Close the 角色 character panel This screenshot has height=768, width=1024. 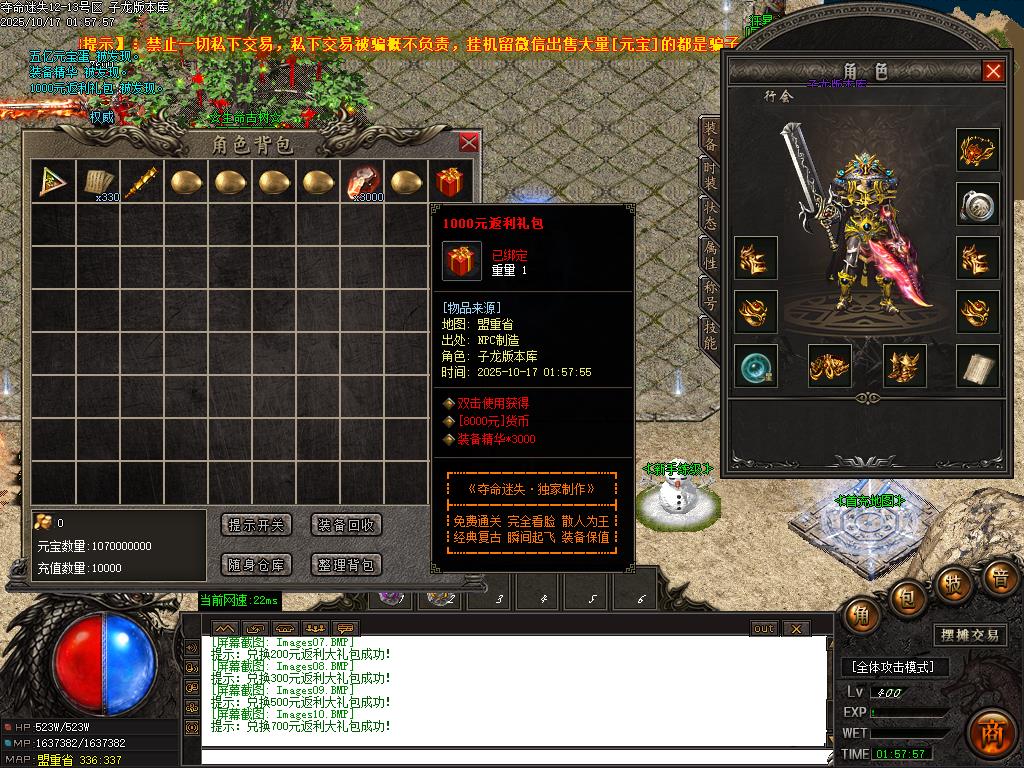pyautogui.click(x=993, y=71)
